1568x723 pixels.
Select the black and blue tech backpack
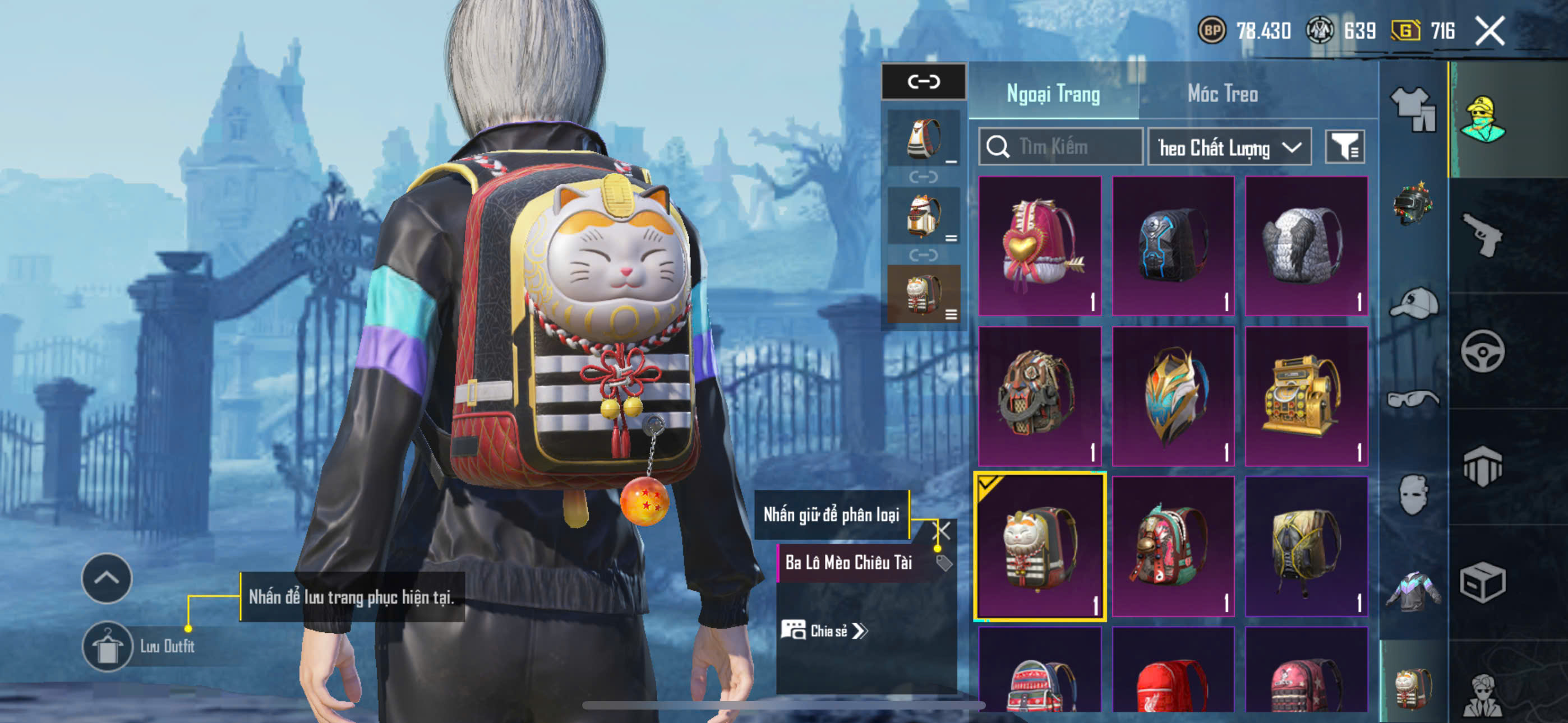click(1173, 246)
